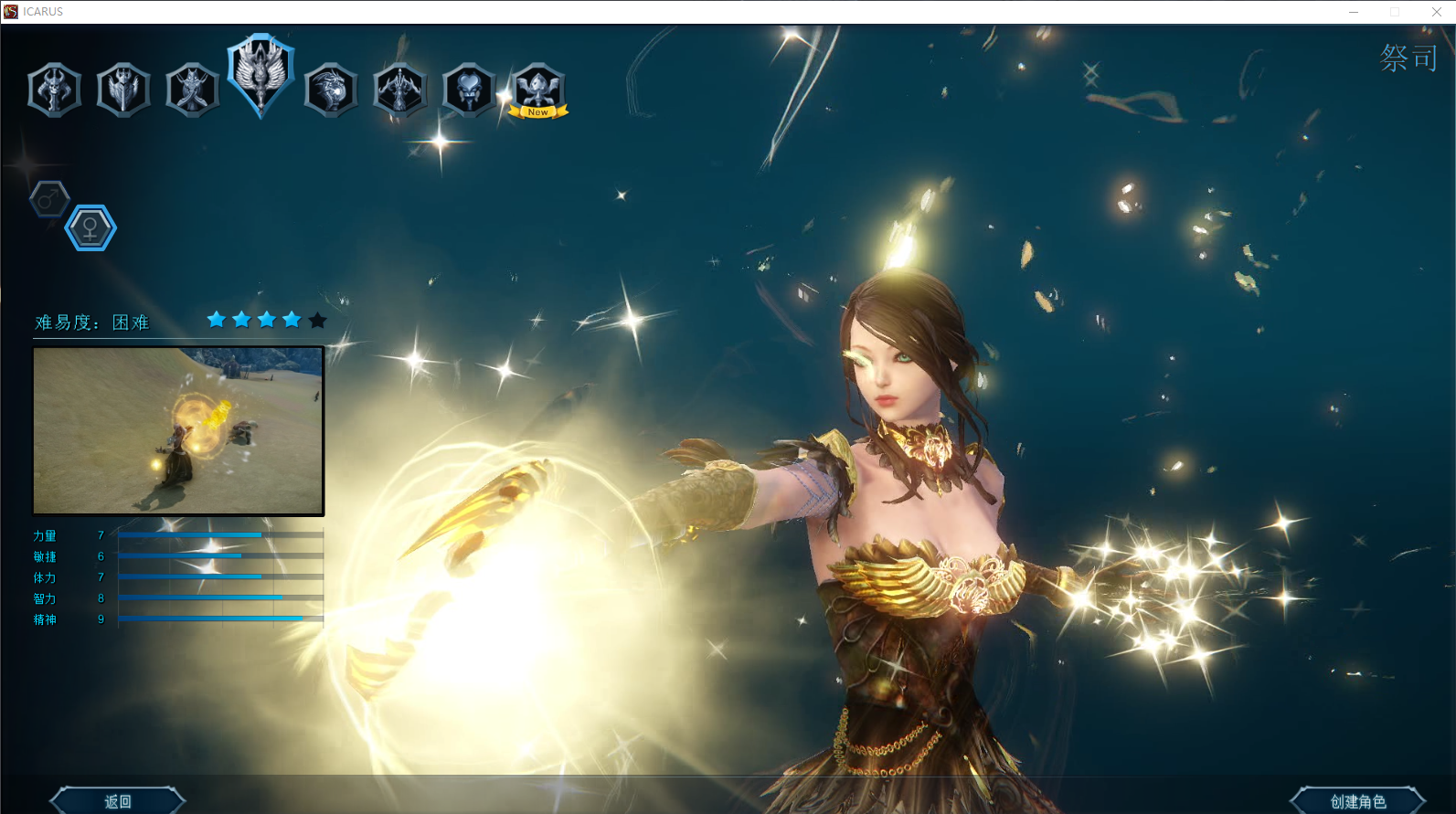Choose the dragon with orb class icon

pos(330,90)
